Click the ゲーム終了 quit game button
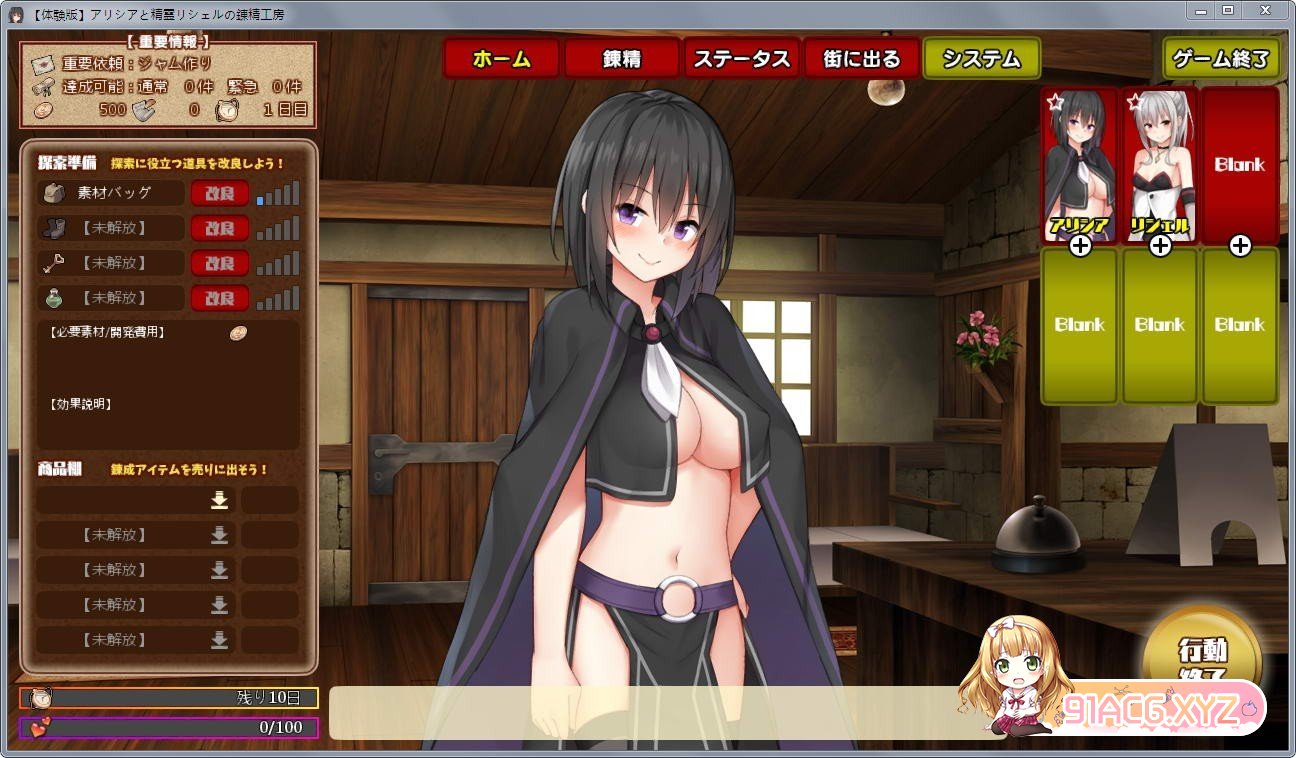Image resolution: width=1296 pixels, height=758 pixels. point(1221,59)
